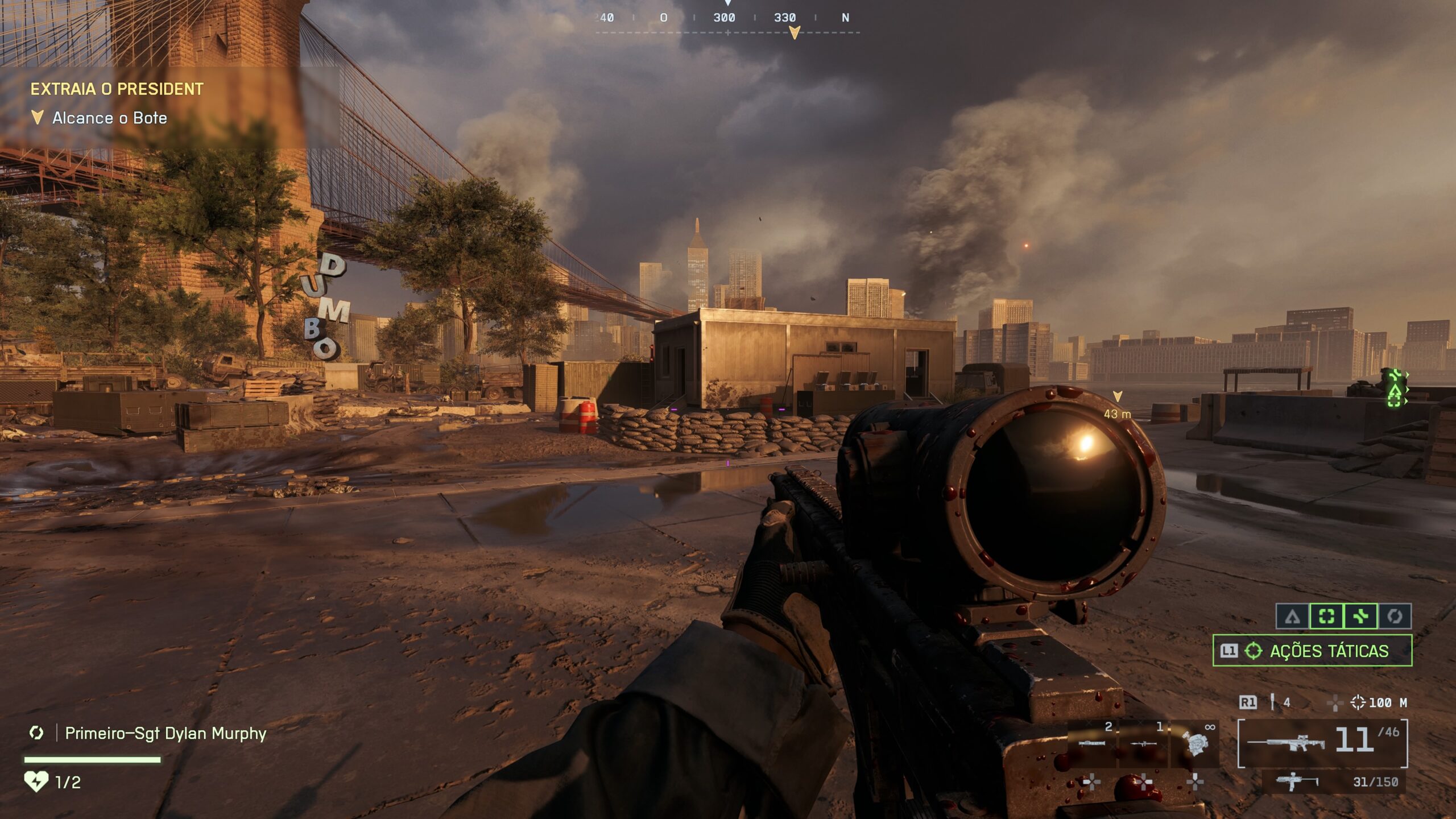The width and height of the screenshot is (1456, 819).
Task: Switch to the secondary submachine gun slot
Action: (x=1334, y=782)
